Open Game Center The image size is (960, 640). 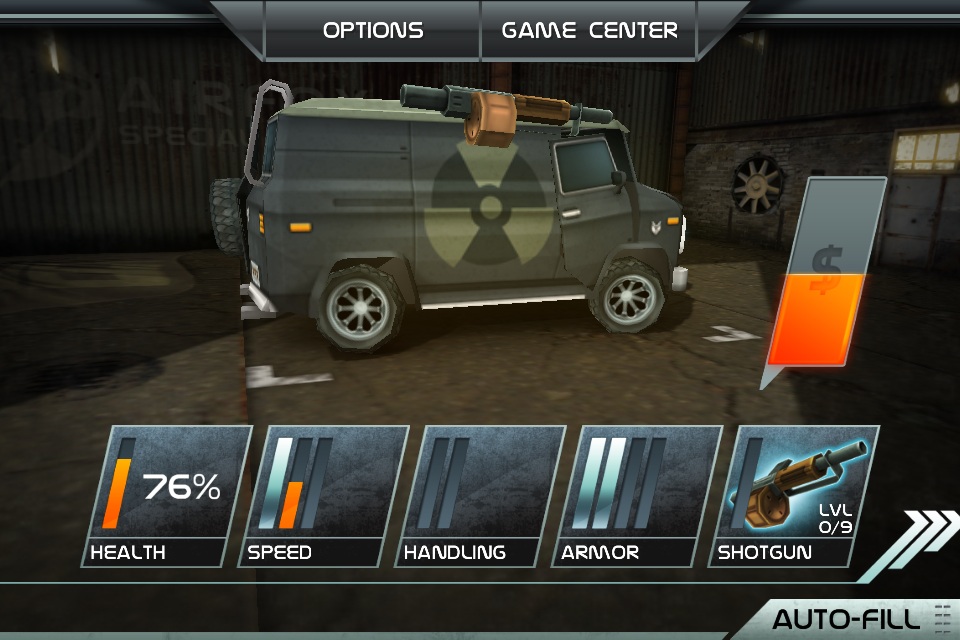tap(589, 30)
